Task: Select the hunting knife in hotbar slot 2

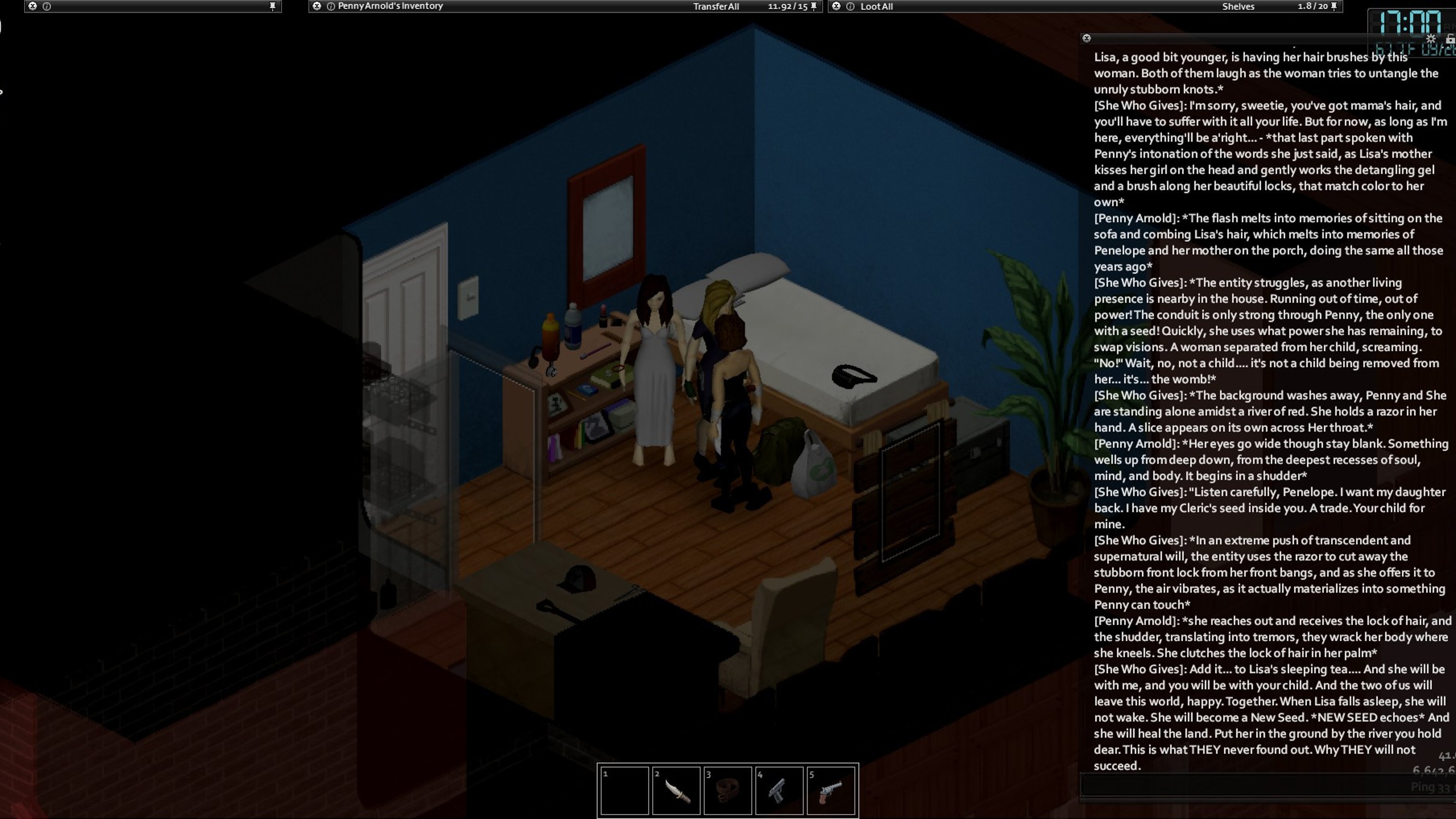Action: coord(676,790)
